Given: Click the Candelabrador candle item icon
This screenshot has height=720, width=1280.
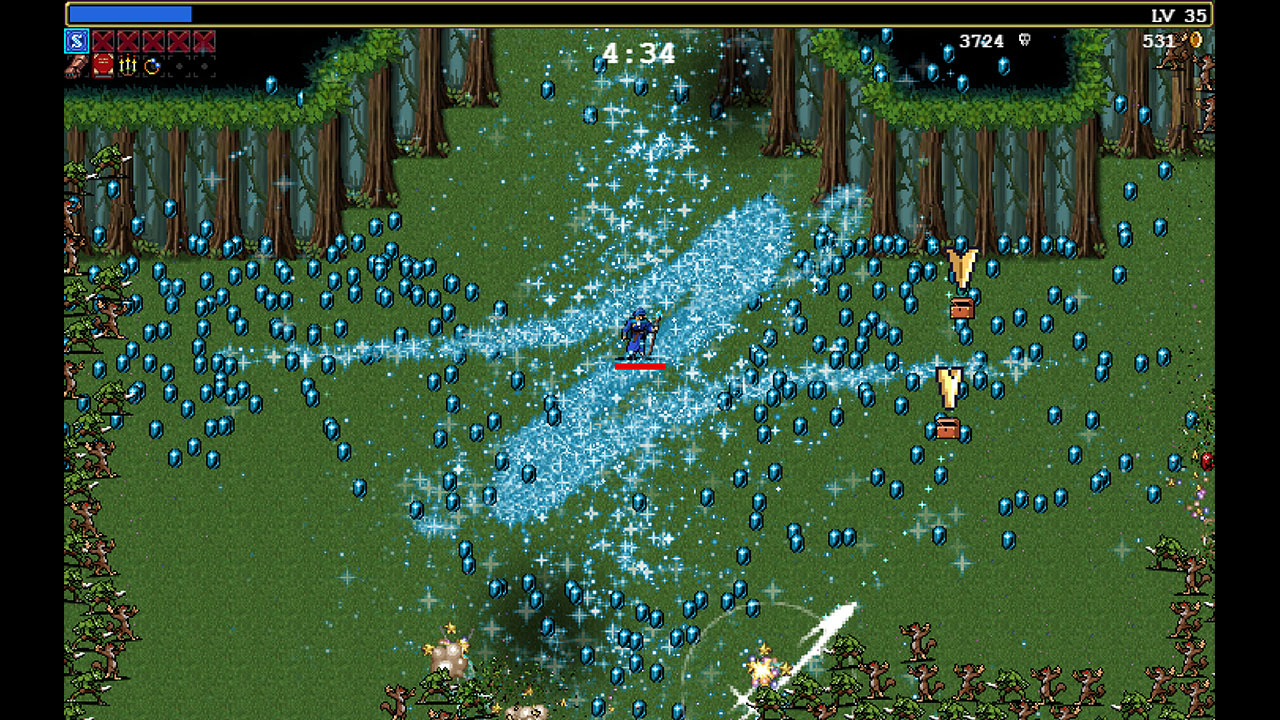Looking at the screenshot, I should point(127,67).
